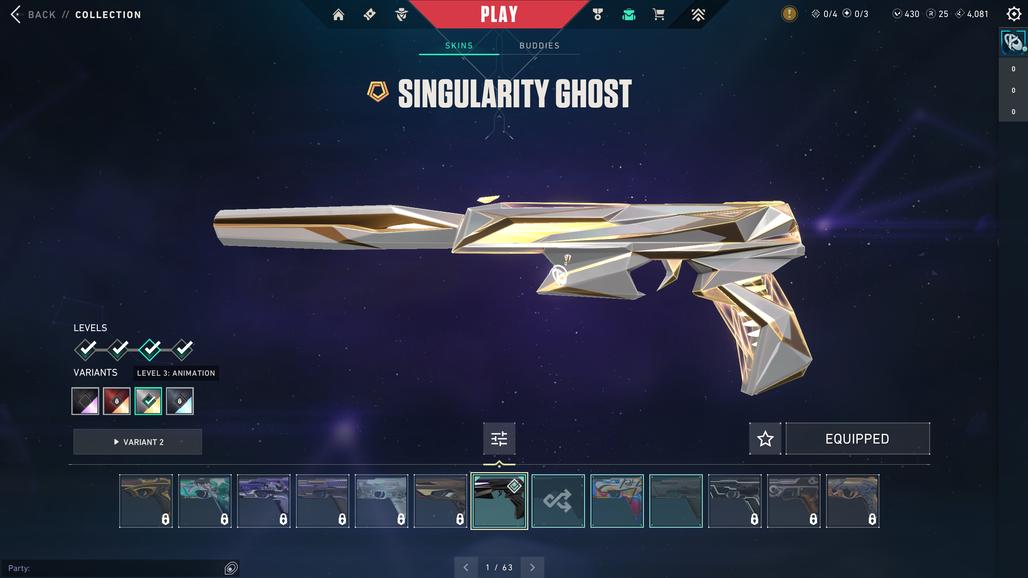Open the home screen icon
The image size is (1028, 578).
338,15
